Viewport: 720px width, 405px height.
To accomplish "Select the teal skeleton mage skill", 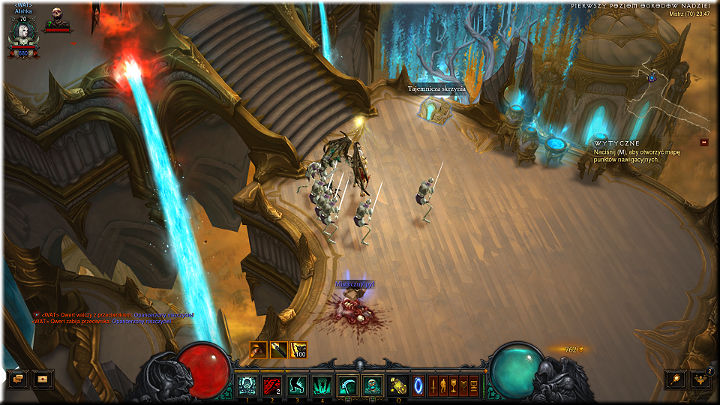I will pyautogui.click(x=372, y=384).
